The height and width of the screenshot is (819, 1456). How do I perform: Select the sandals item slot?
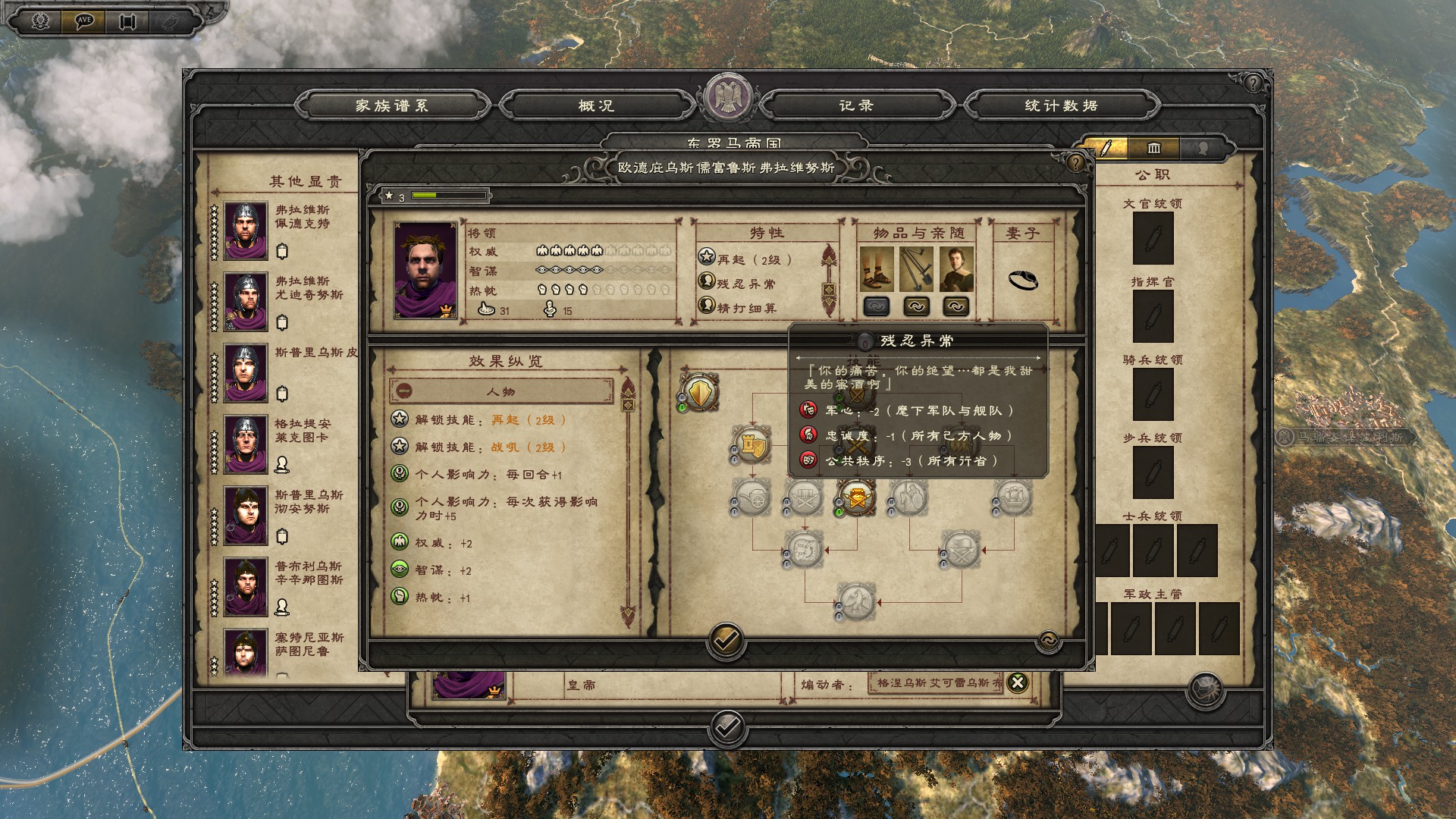click(x=877, y=270)
